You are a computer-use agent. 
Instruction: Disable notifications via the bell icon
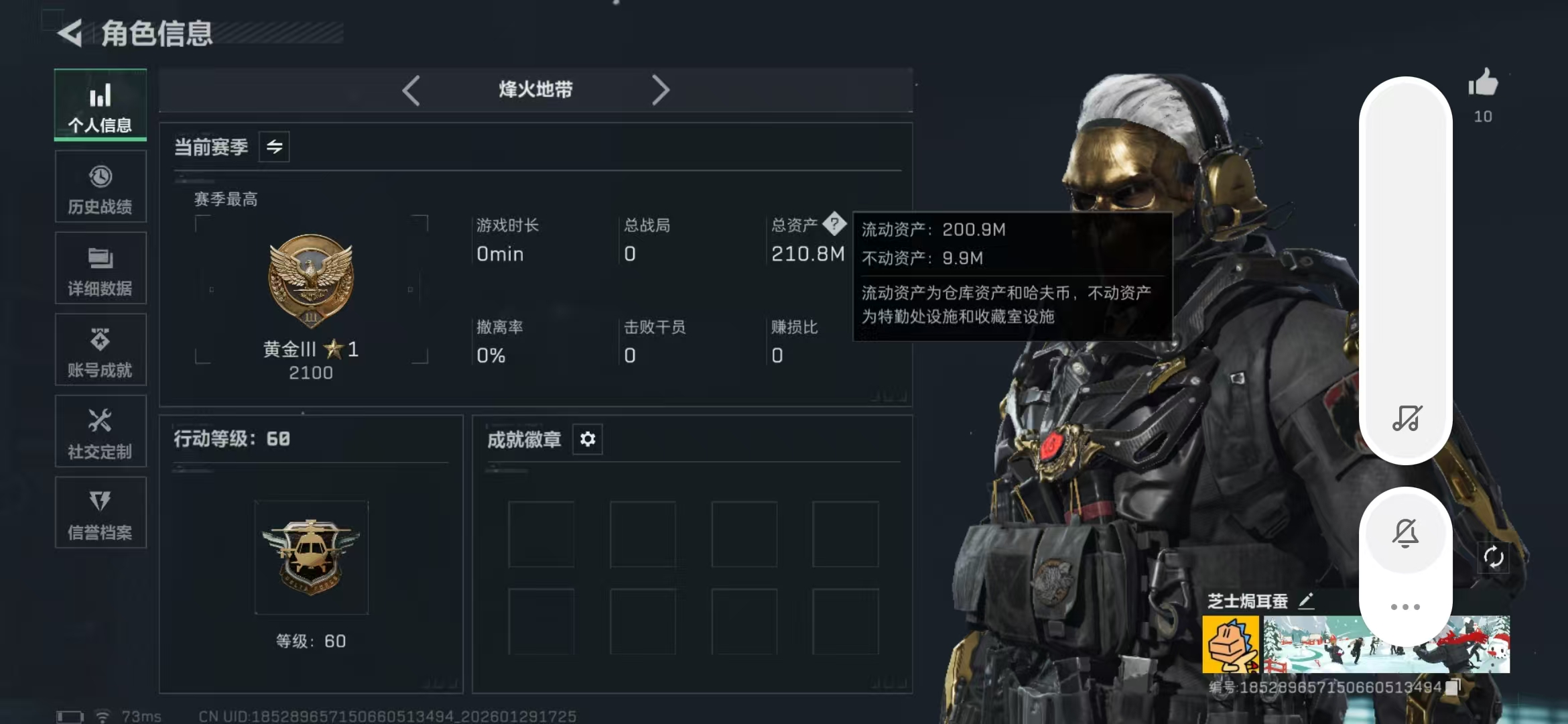point(1407,532)
